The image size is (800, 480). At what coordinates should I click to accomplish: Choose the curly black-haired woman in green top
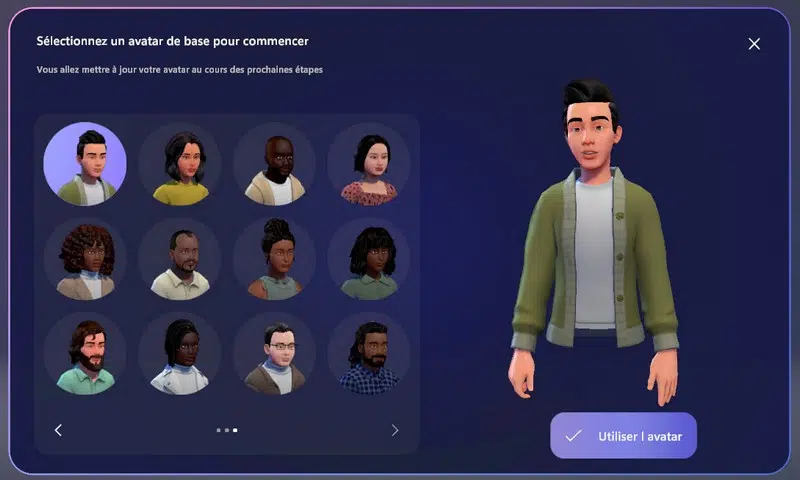[x=369, y=259]
